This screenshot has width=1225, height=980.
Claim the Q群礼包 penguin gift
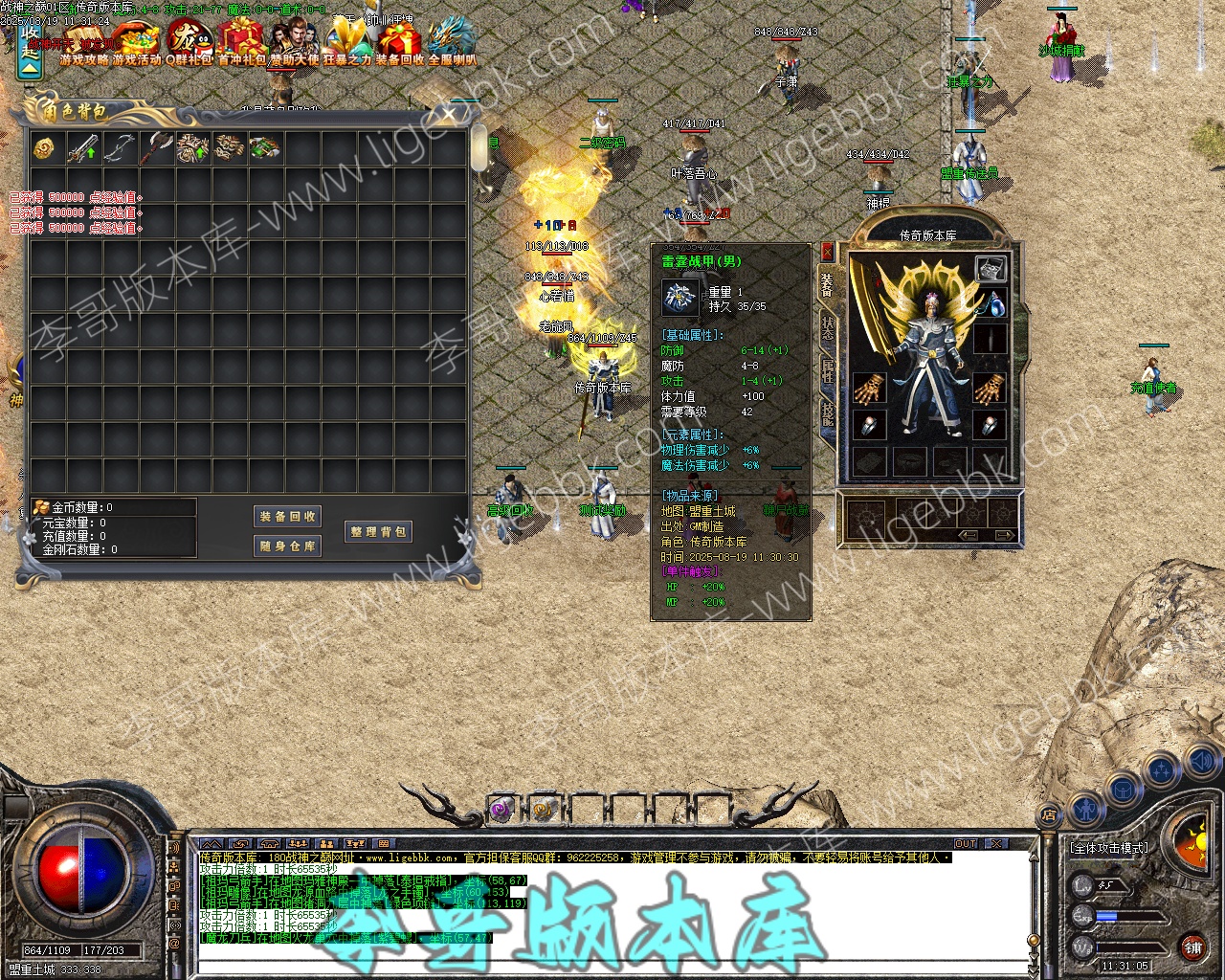[189, 43]
